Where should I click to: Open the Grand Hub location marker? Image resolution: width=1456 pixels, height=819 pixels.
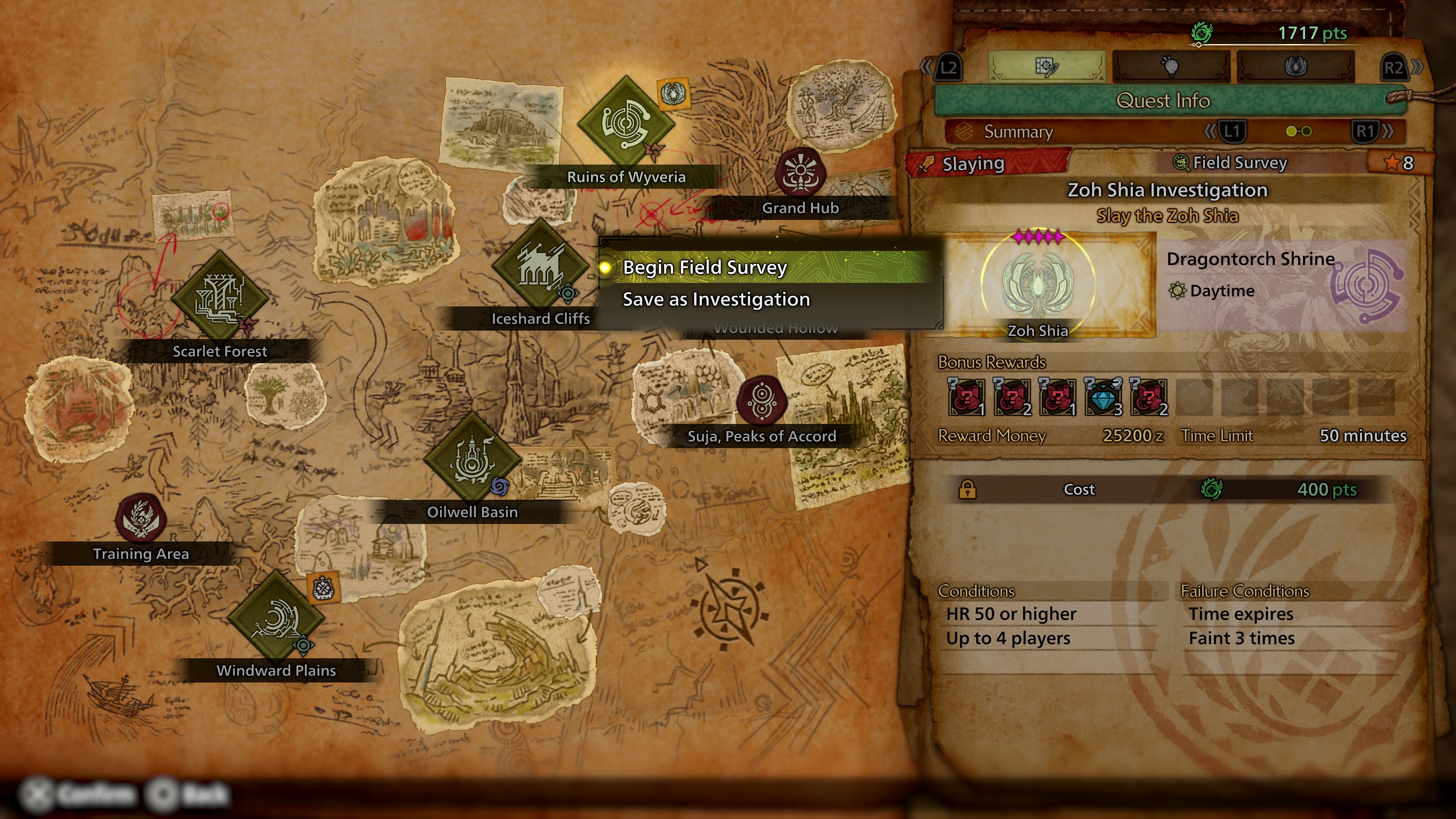(x=800, y=172)
